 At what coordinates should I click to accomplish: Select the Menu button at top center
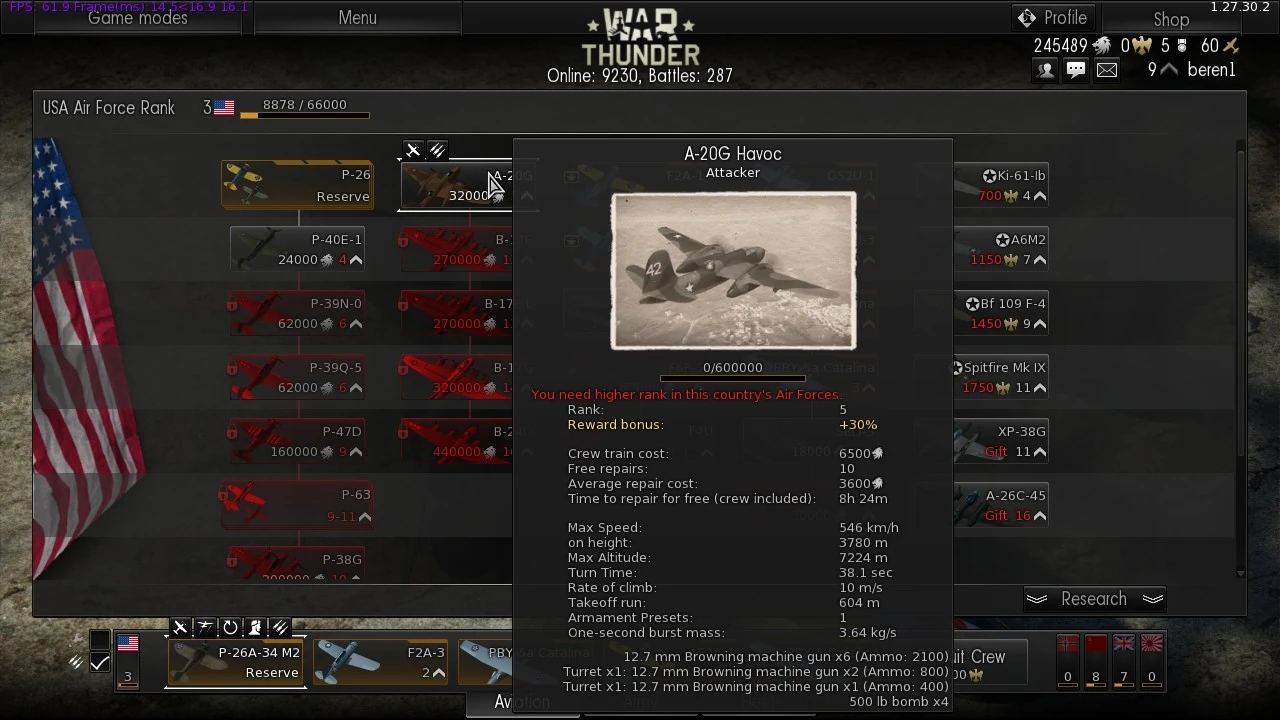[x=357, y=17]
